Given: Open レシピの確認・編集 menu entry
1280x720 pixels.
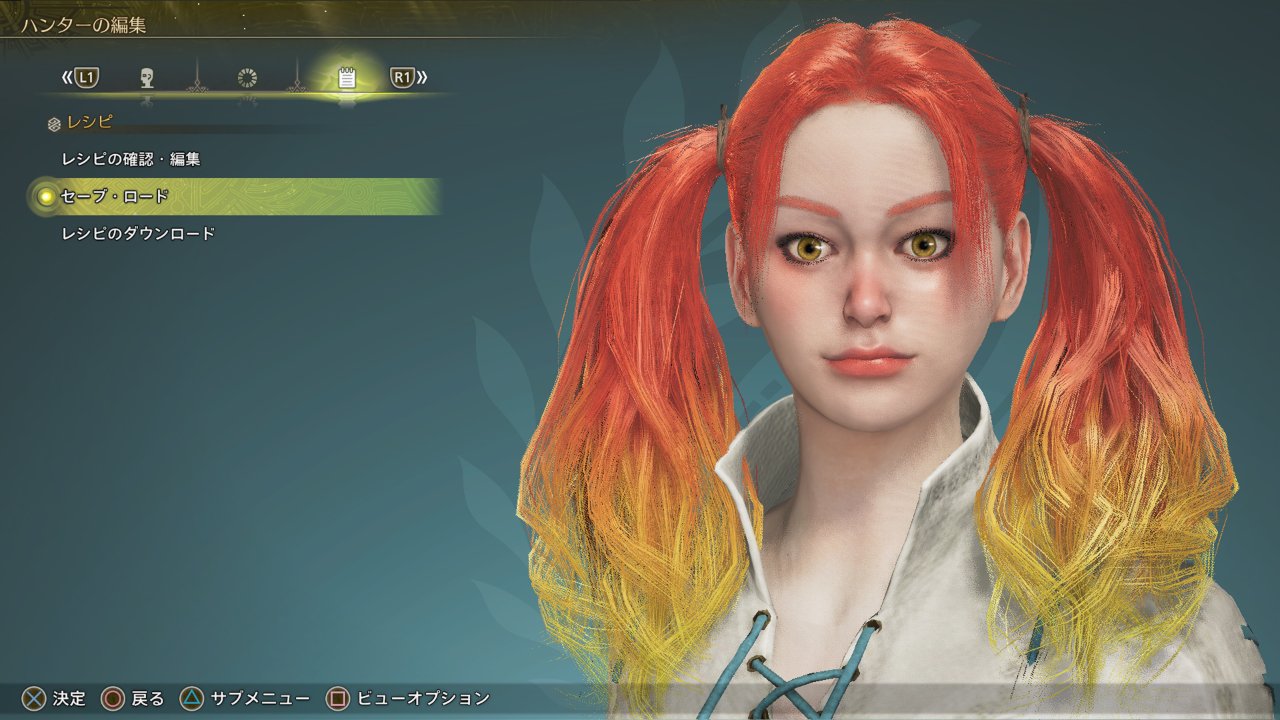Looking at the screenshot, I should tap(131, 159).
